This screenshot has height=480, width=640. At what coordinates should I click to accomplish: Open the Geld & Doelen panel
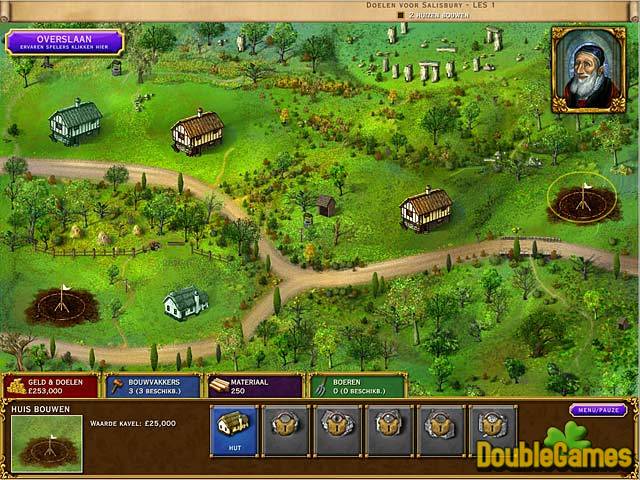click(x=51, y=386)
